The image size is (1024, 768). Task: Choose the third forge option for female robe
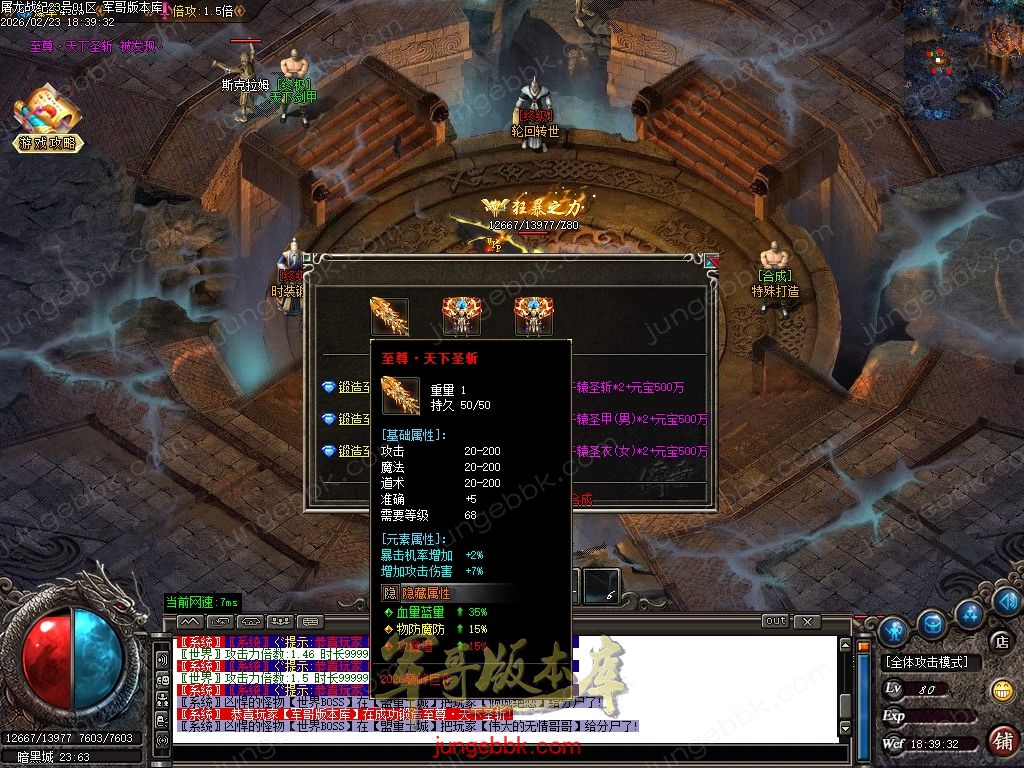pos(348,451)
